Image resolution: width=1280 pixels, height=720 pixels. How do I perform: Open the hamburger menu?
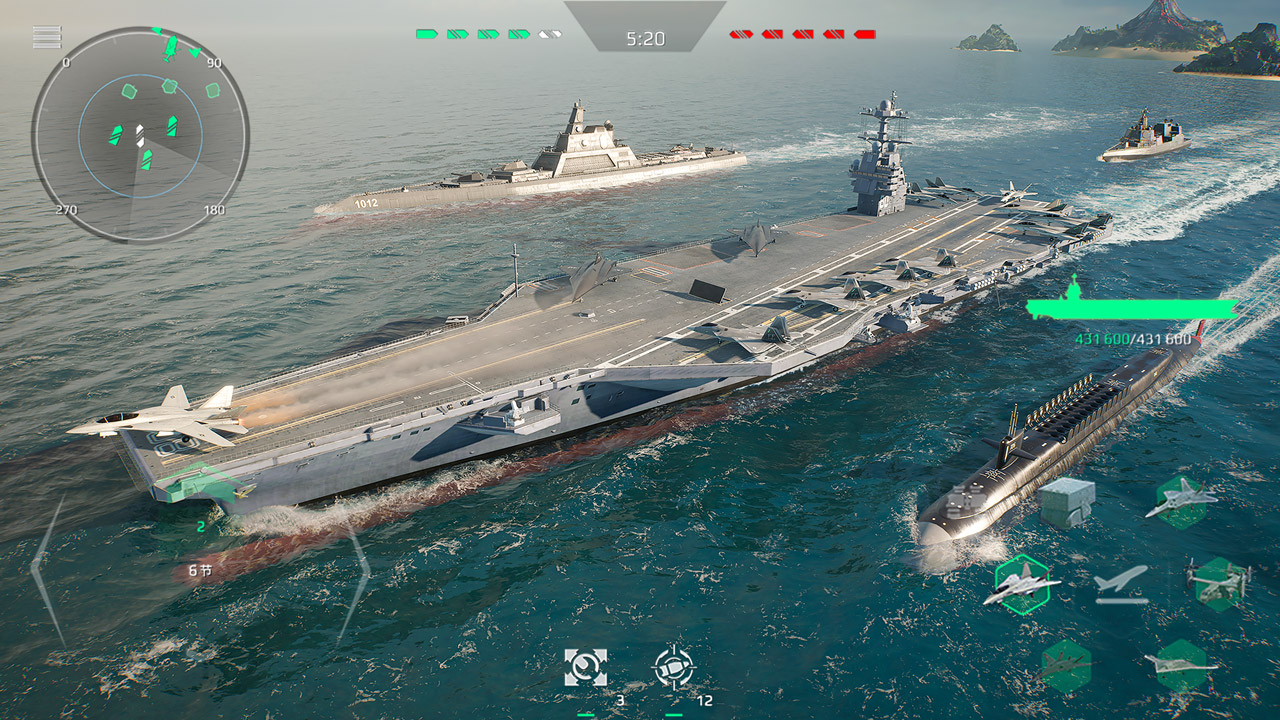tap(47, 37)
